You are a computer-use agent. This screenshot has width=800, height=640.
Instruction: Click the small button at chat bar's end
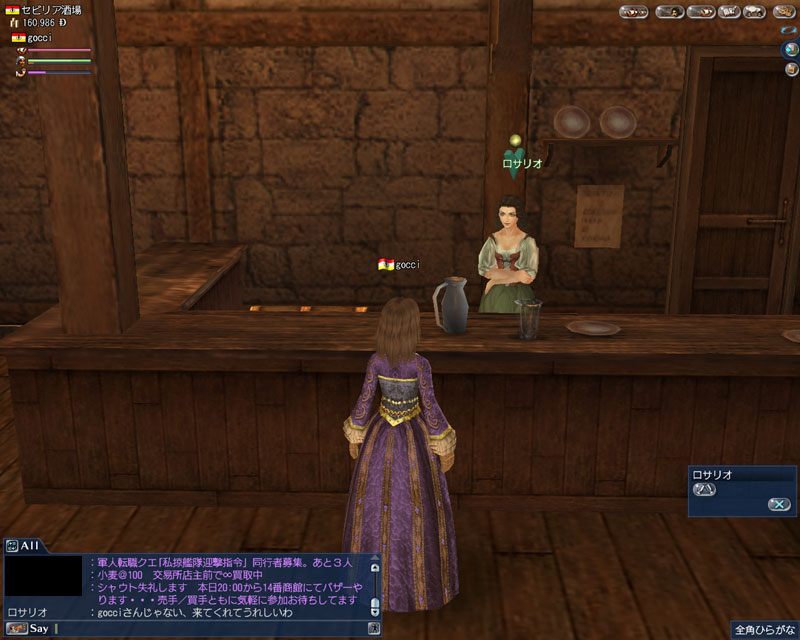(374, 629)
